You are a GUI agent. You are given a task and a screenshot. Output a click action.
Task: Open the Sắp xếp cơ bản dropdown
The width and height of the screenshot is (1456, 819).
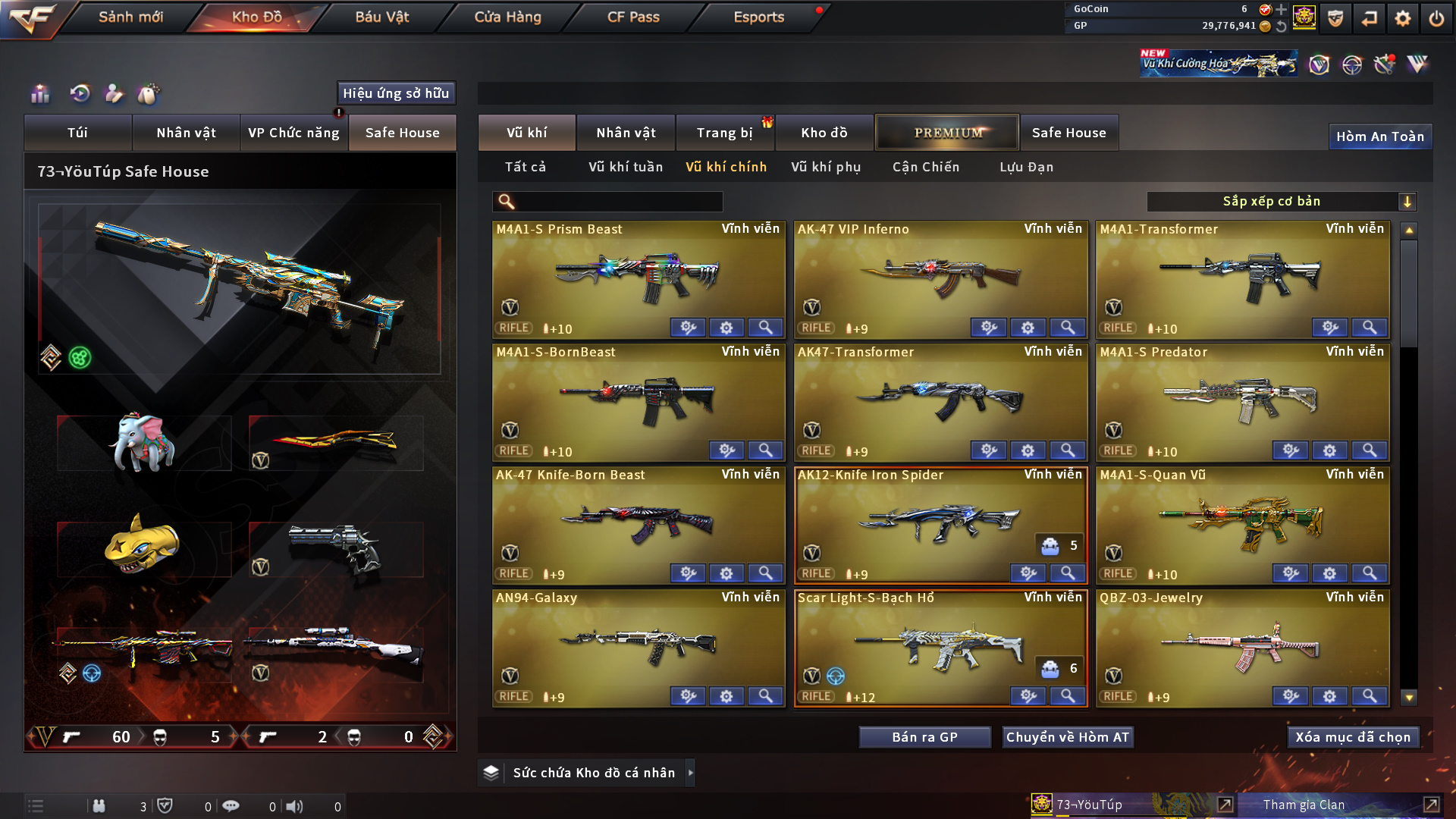click(1281, 202)
